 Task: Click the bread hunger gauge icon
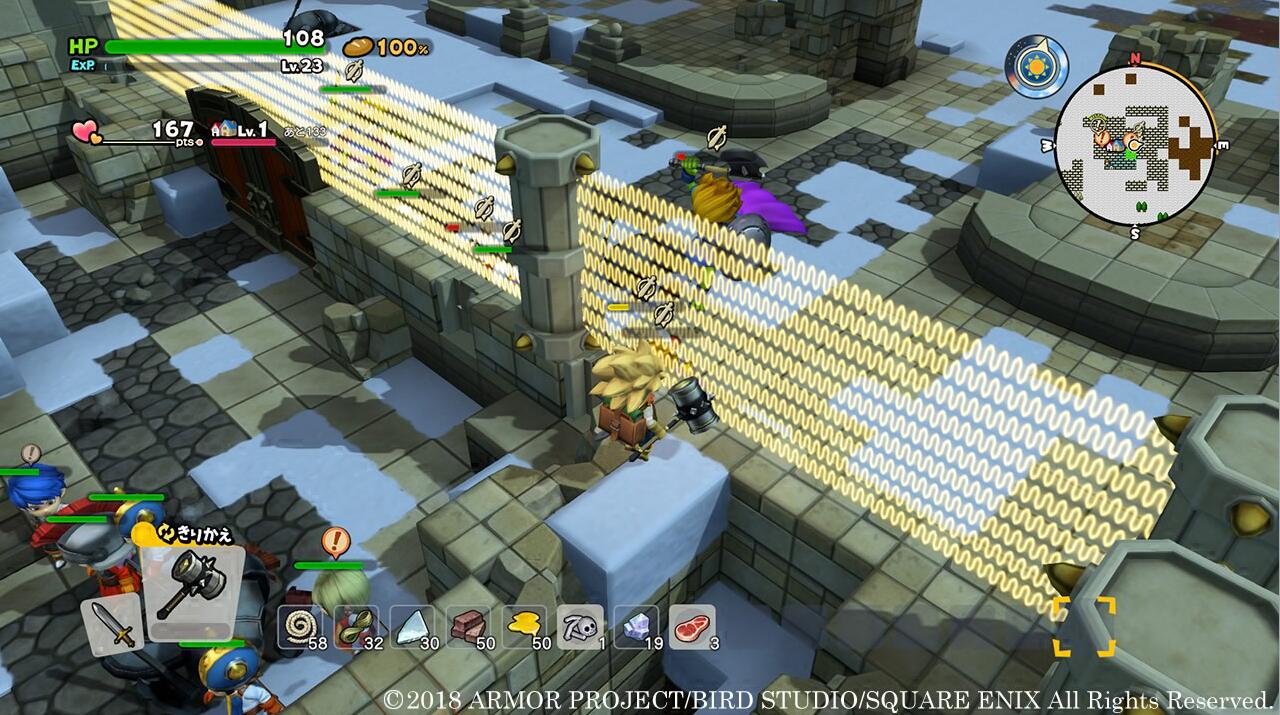(358, 47)
